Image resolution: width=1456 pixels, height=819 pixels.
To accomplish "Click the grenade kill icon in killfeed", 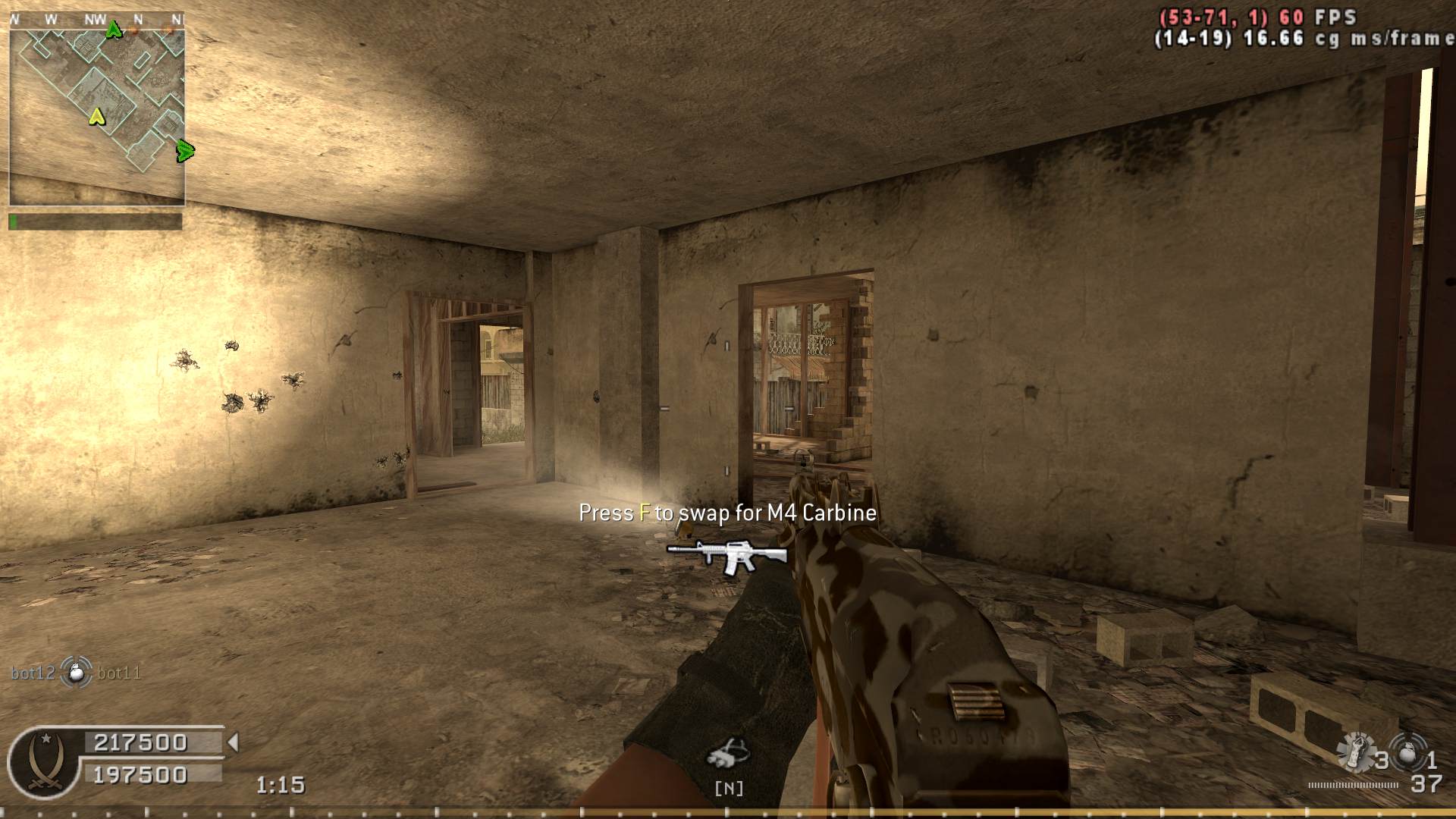I will (x=76, y=672).
